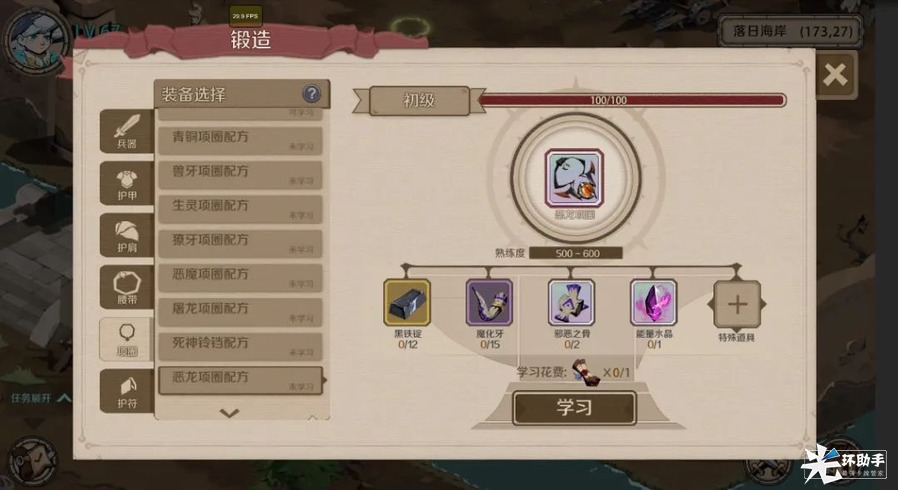Viewport: 898px width, 490px height.
Task: Click the 学习 (learn) button
Action: 574,408
